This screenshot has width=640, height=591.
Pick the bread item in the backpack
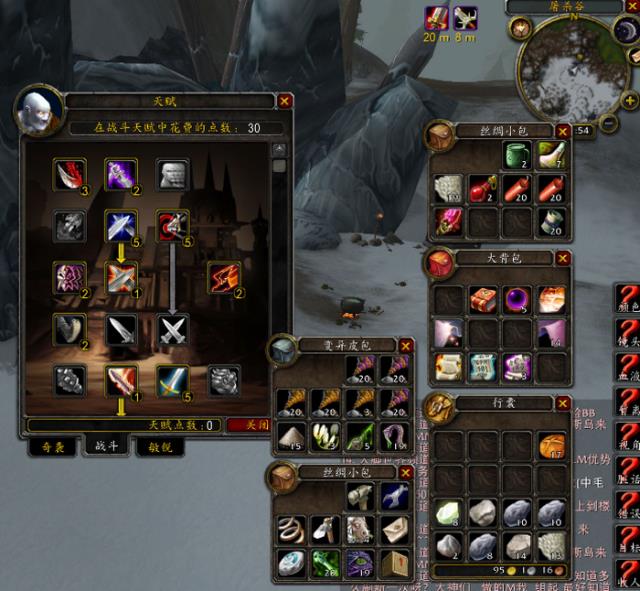(x=550, y=446)
